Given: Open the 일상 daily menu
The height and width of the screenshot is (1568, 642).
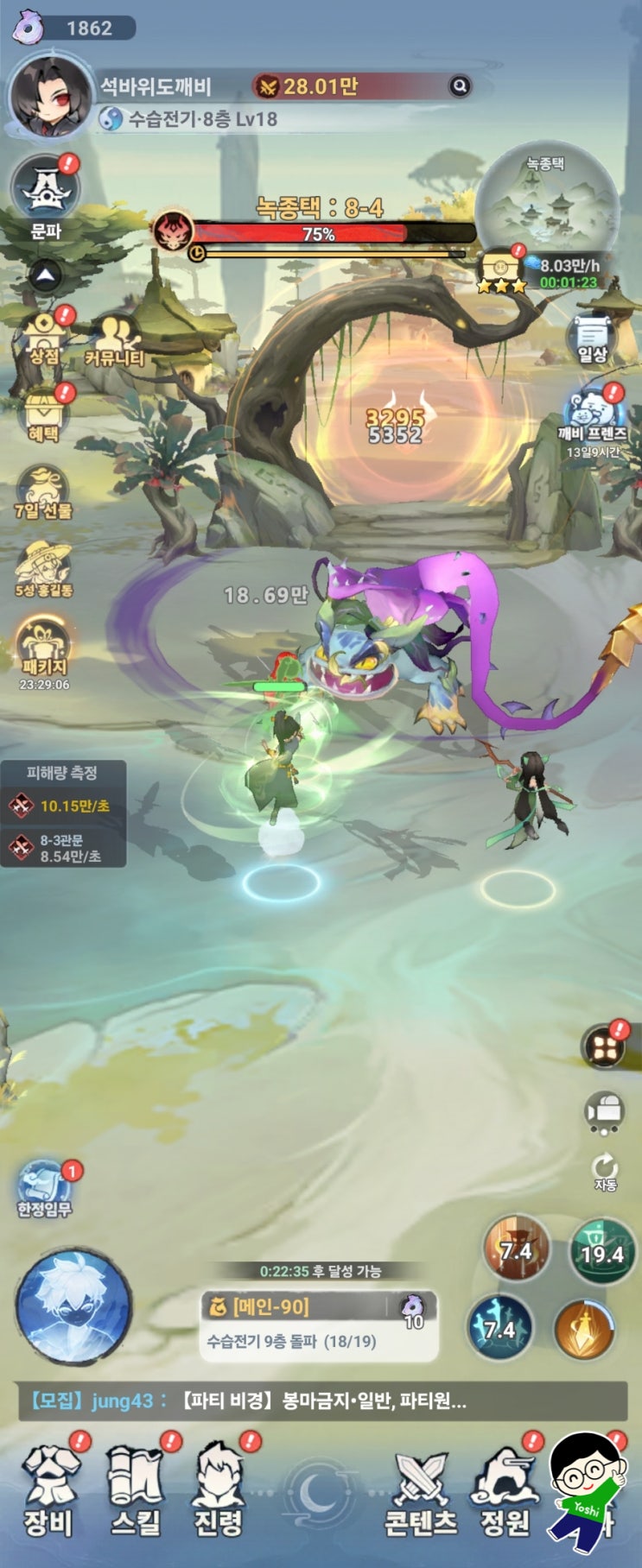Looking at the screenshot, I should click(593, 337).
